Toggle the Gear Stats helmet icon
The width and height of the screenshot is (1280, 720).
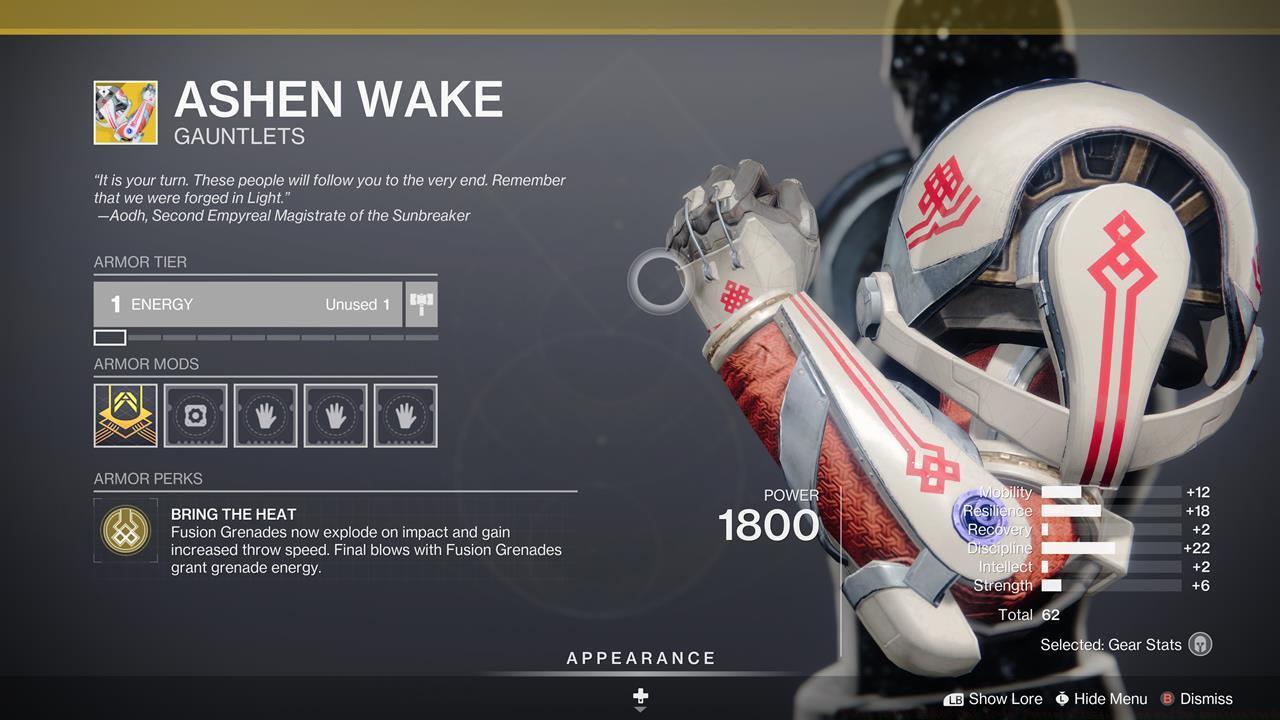1200,645
